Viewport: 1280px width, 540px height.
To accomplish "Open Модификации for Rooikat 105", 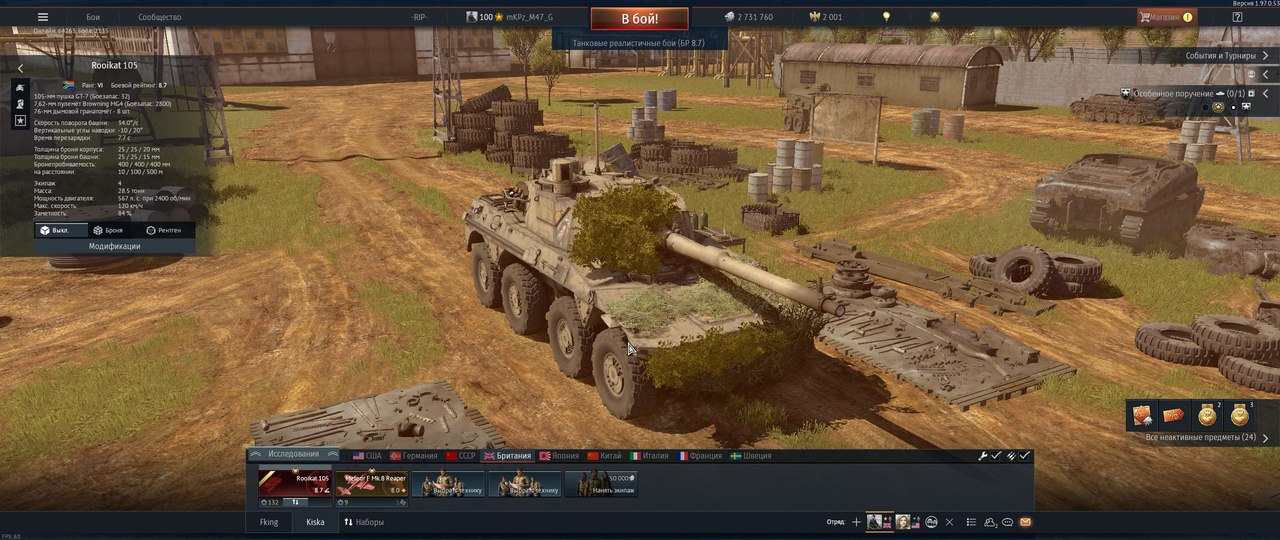I will coord(114,246).
